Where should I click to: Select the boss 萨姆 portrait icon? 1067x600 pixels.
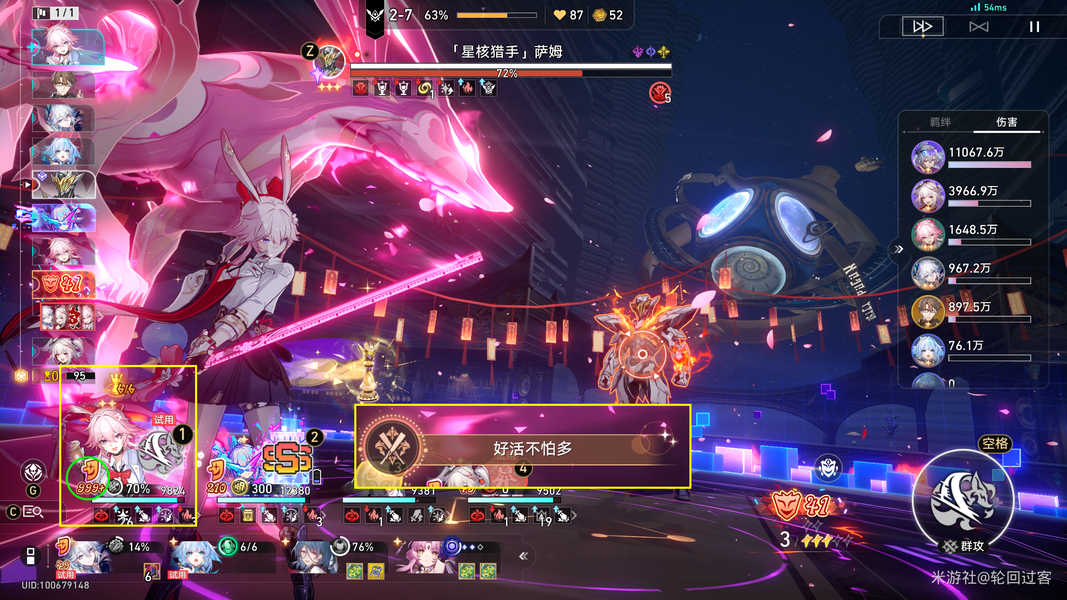click(329, 62)
